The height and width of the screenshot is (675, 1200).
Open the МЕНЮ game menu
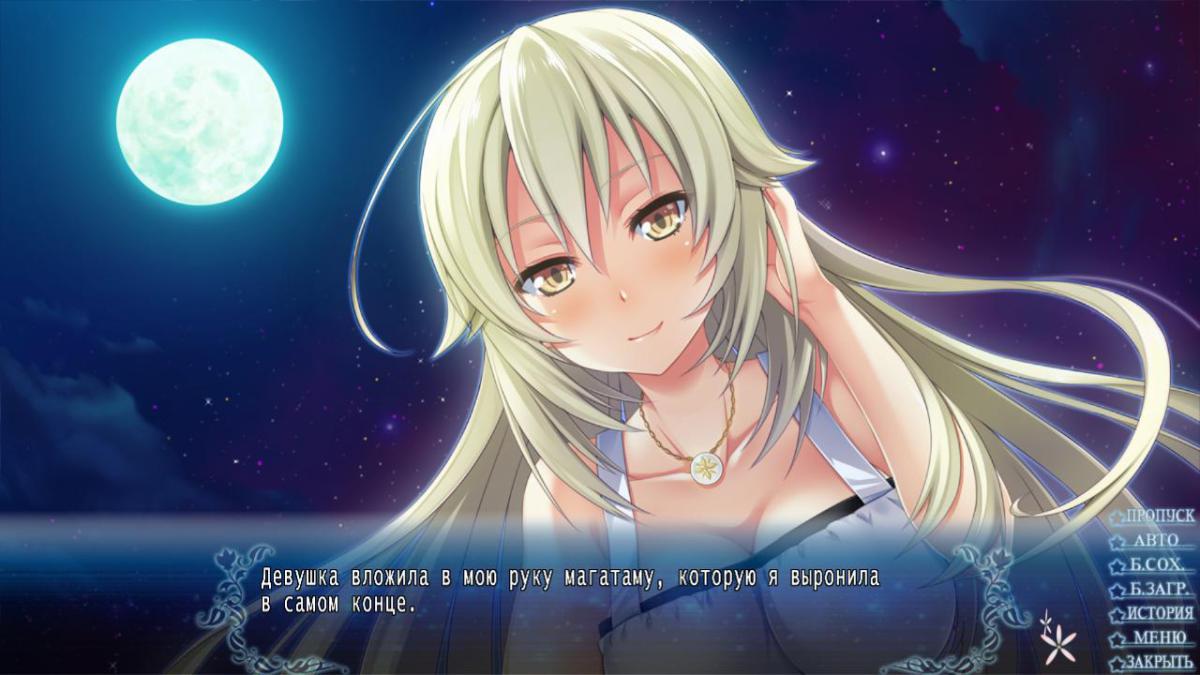point(1159,638)
